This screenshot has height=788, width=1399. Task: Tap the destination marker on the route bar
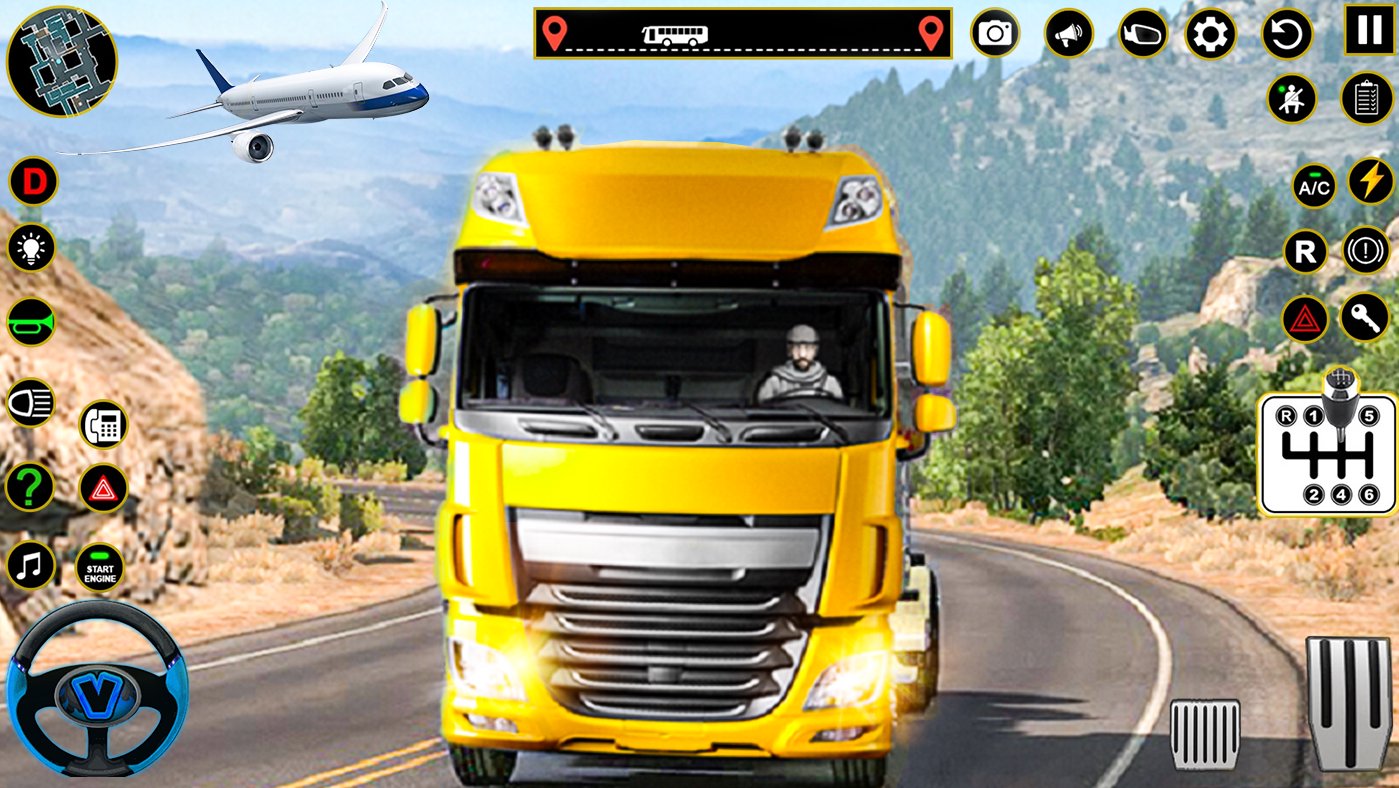click(x=931, y=33)
